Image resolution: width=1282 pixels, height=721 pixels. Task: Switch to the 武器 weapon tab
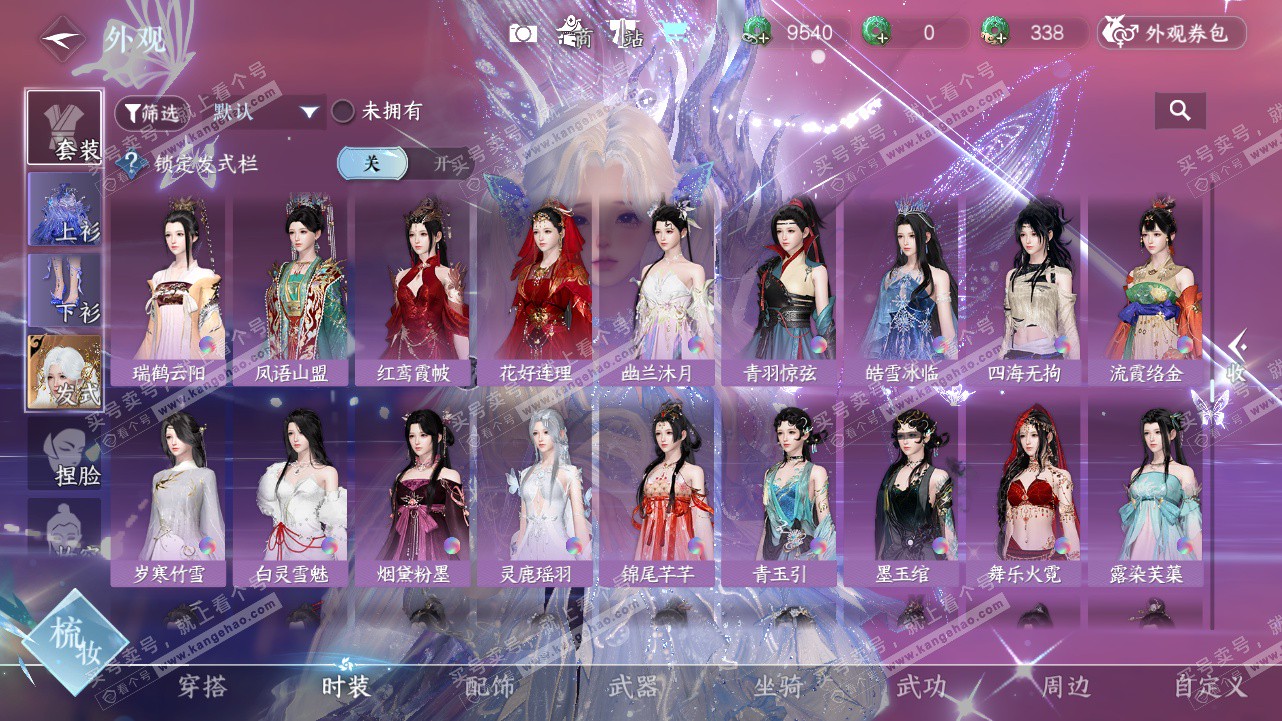[633, 687]
